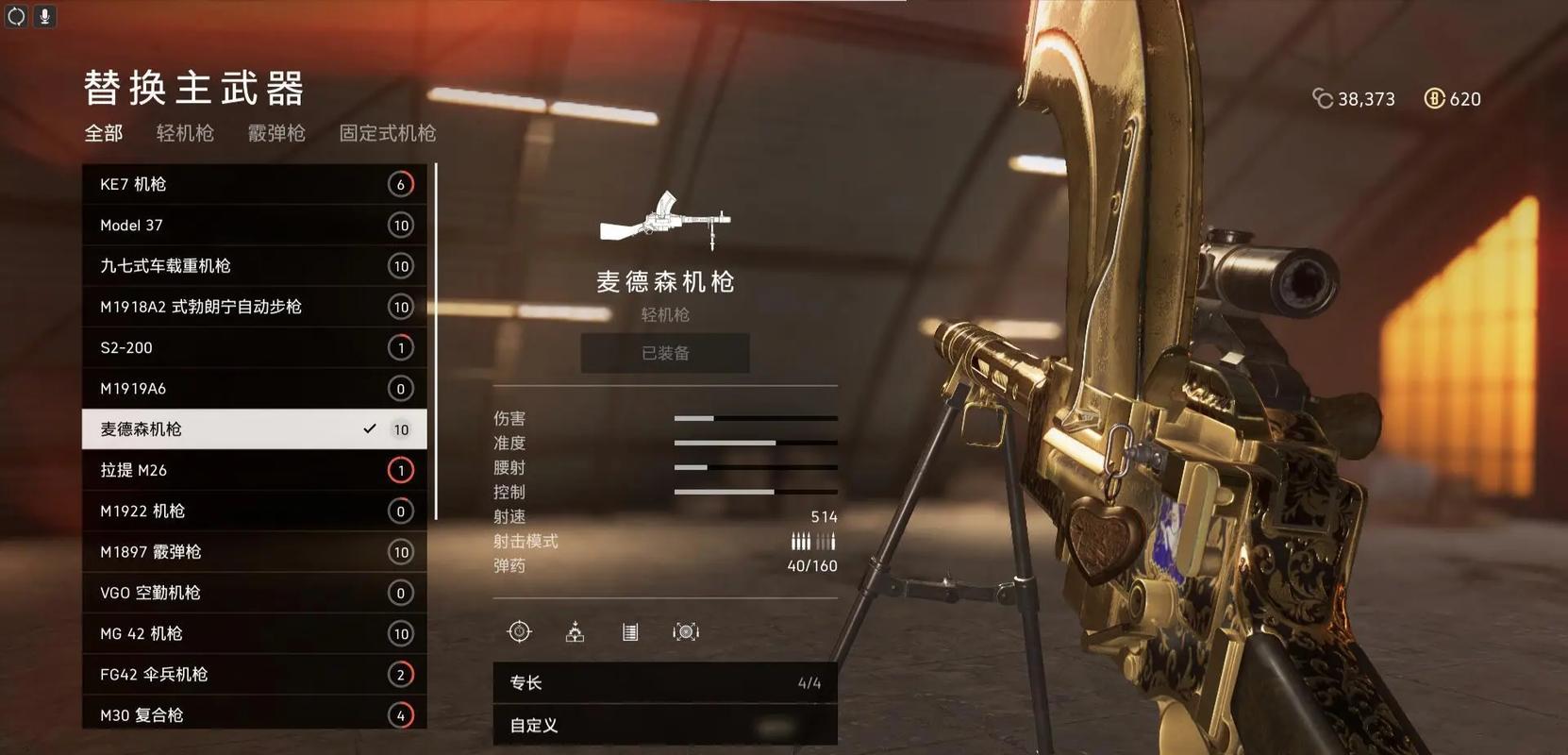1568x755 pixels.
Task: Select the 霰弹枪 category tab
Action: pyautogui.click(x=276, y=133)
